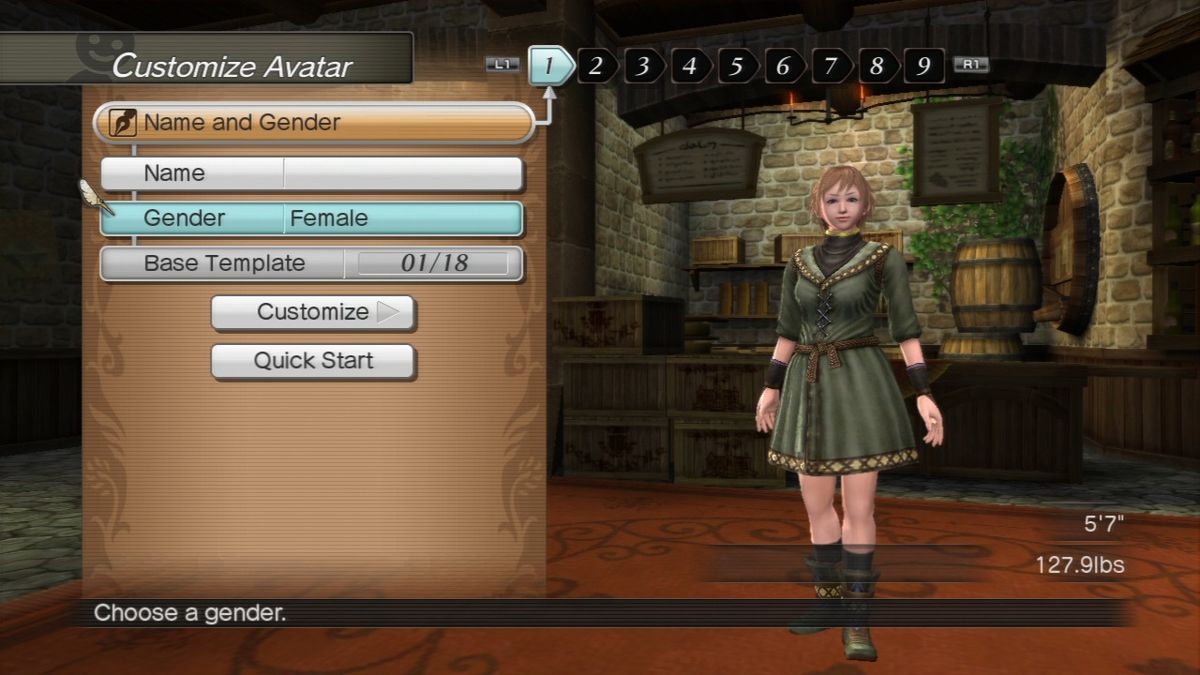1200x675 pixels.
Task: Open the Customize option
Action: [313, 312]
